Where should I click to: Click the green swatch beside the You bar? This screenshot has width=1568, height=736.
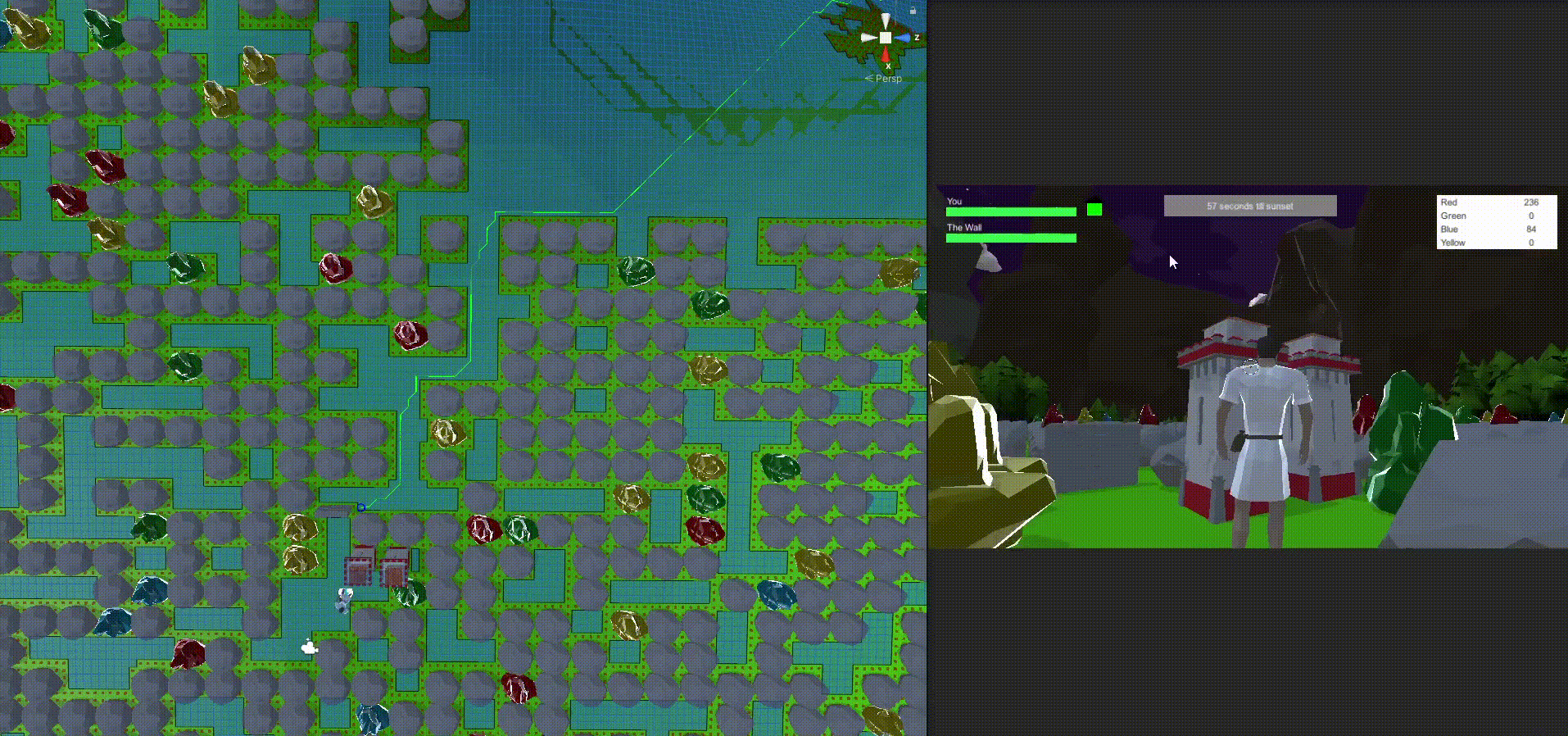pos(1093,211)
